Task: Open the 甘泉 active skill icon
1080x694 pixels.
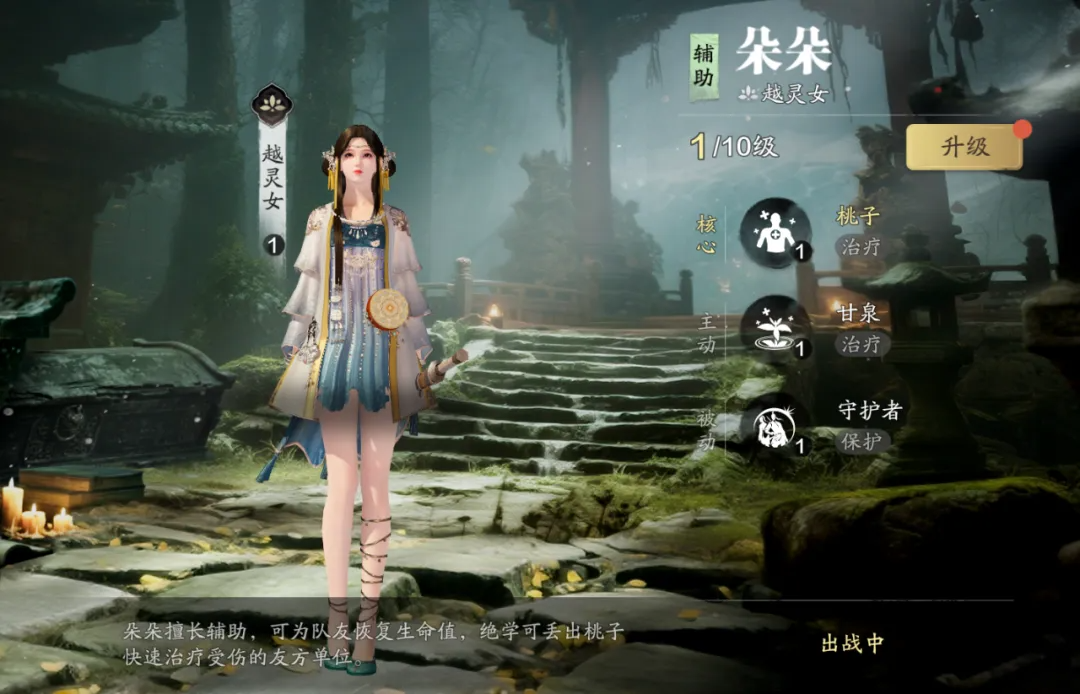Action: pyautogui.click(x=774, y=328)
